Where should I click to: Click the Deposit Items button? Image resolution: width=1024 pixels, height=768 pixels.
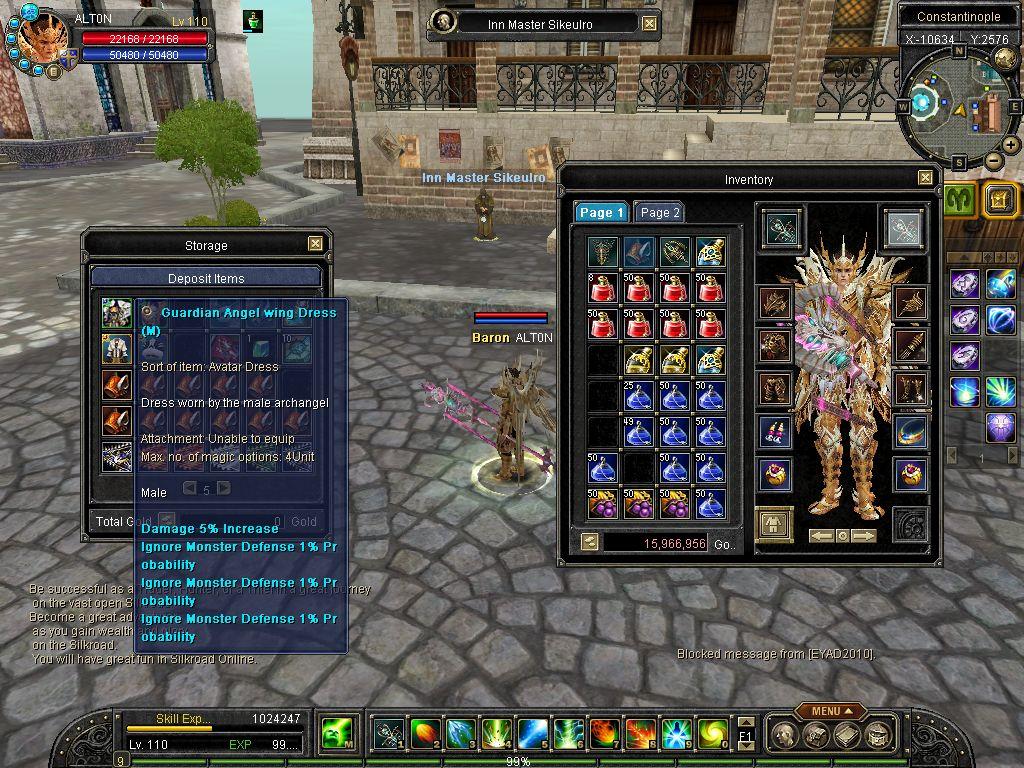[206, 278]
